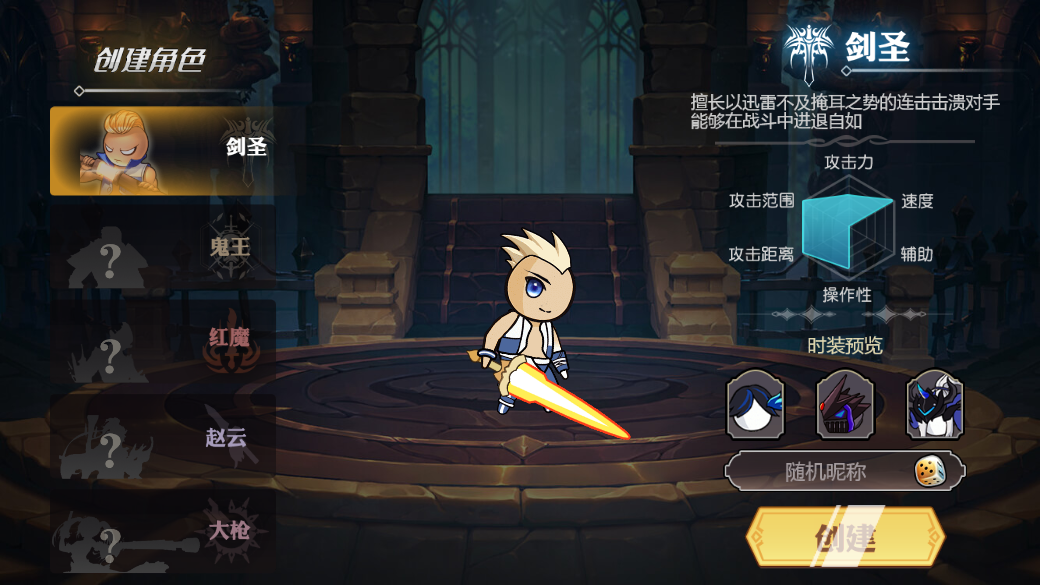Image resolution: width=1040 pixels, height=585 pixels.
Task: Click the 随机昵称 nickname field
Action: click(825, 471)
